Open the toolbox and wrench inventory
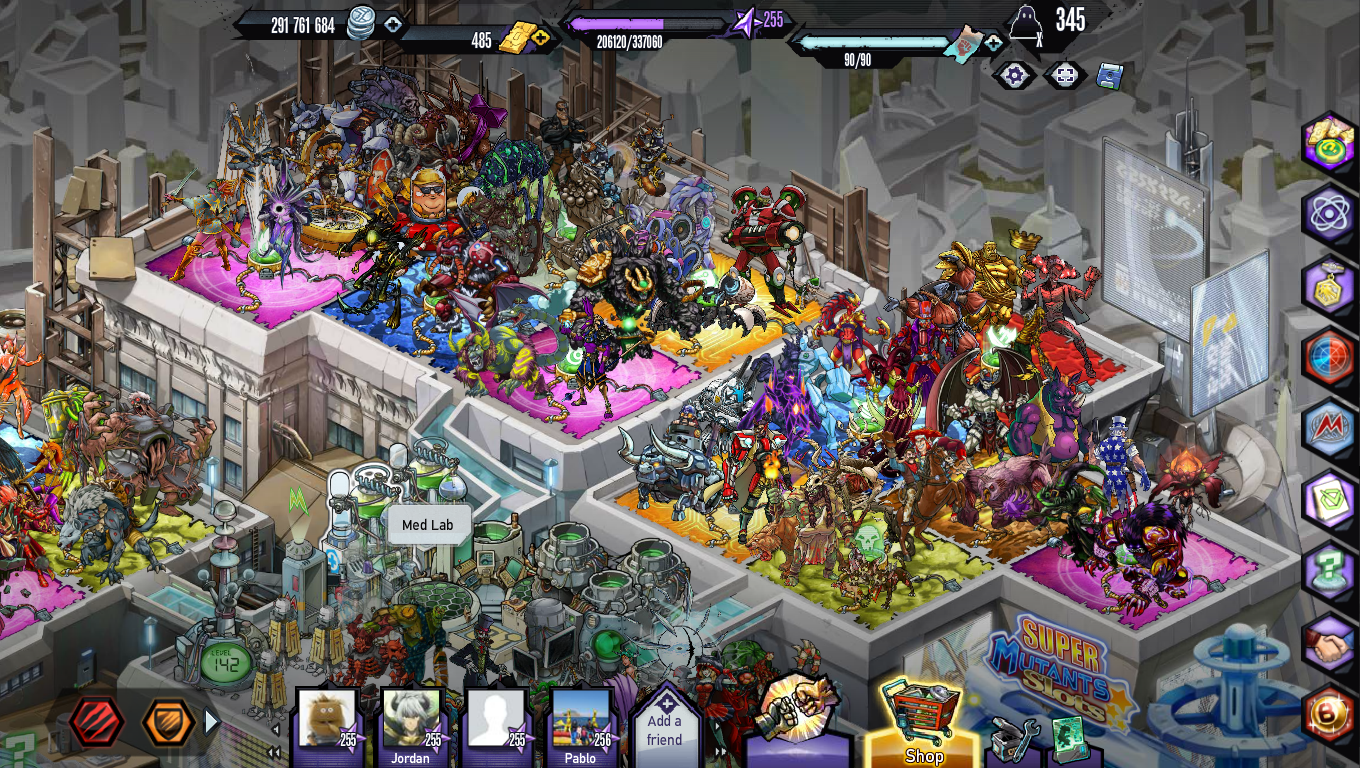The width and height of the screenshot is (1360, 768). pos(1011,740)
